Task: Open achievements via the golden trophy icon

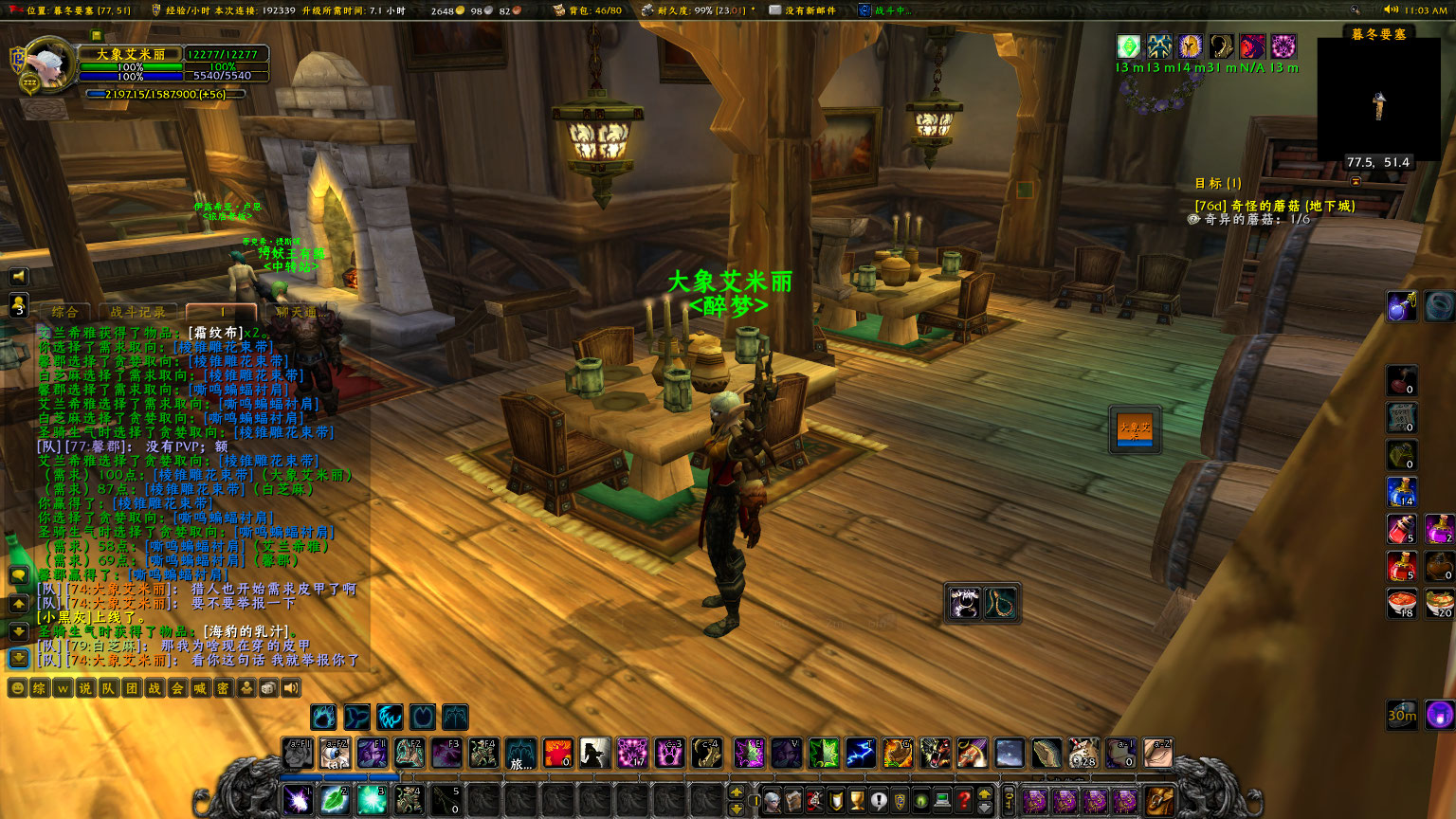Action: pyautogui.click(x=856, y=799)
